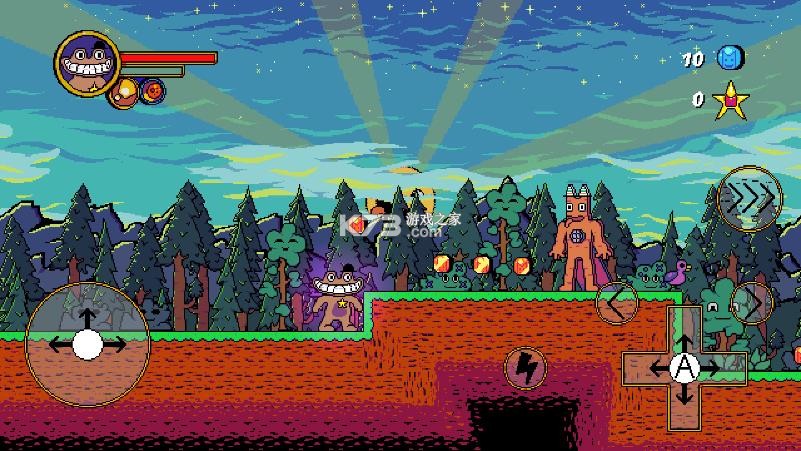This screenshot has height=451, width=801.
Task: Tap the left chevron circle button
Action: click(x=617, y=302)
